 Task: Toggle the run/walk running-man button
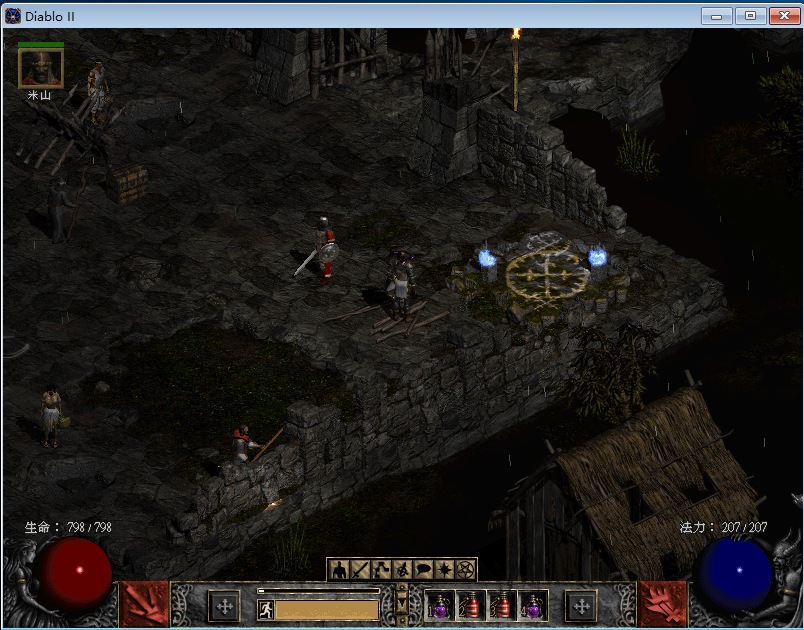tap(266, 609)
